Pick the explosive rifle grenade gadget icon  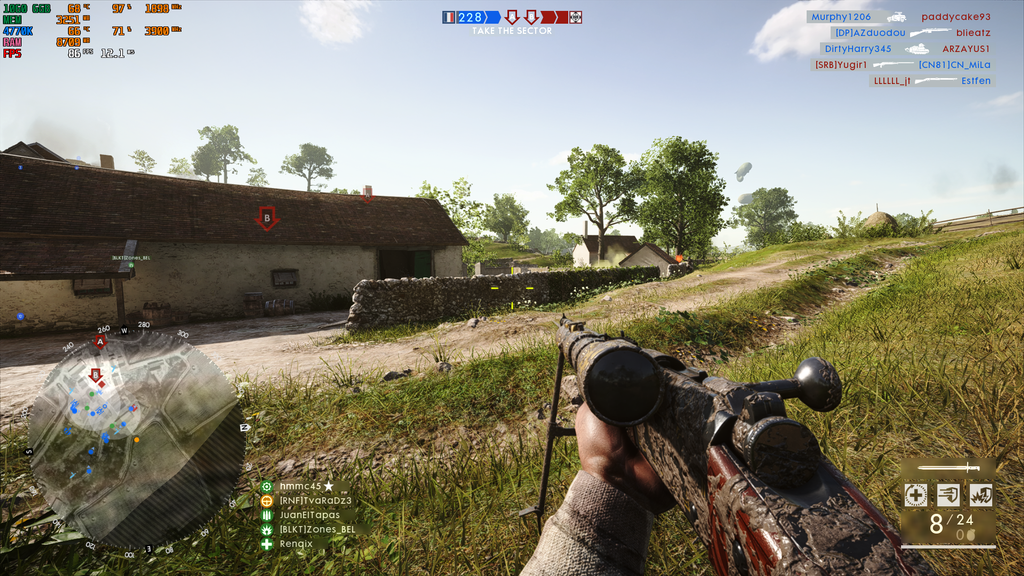point(980,495)
